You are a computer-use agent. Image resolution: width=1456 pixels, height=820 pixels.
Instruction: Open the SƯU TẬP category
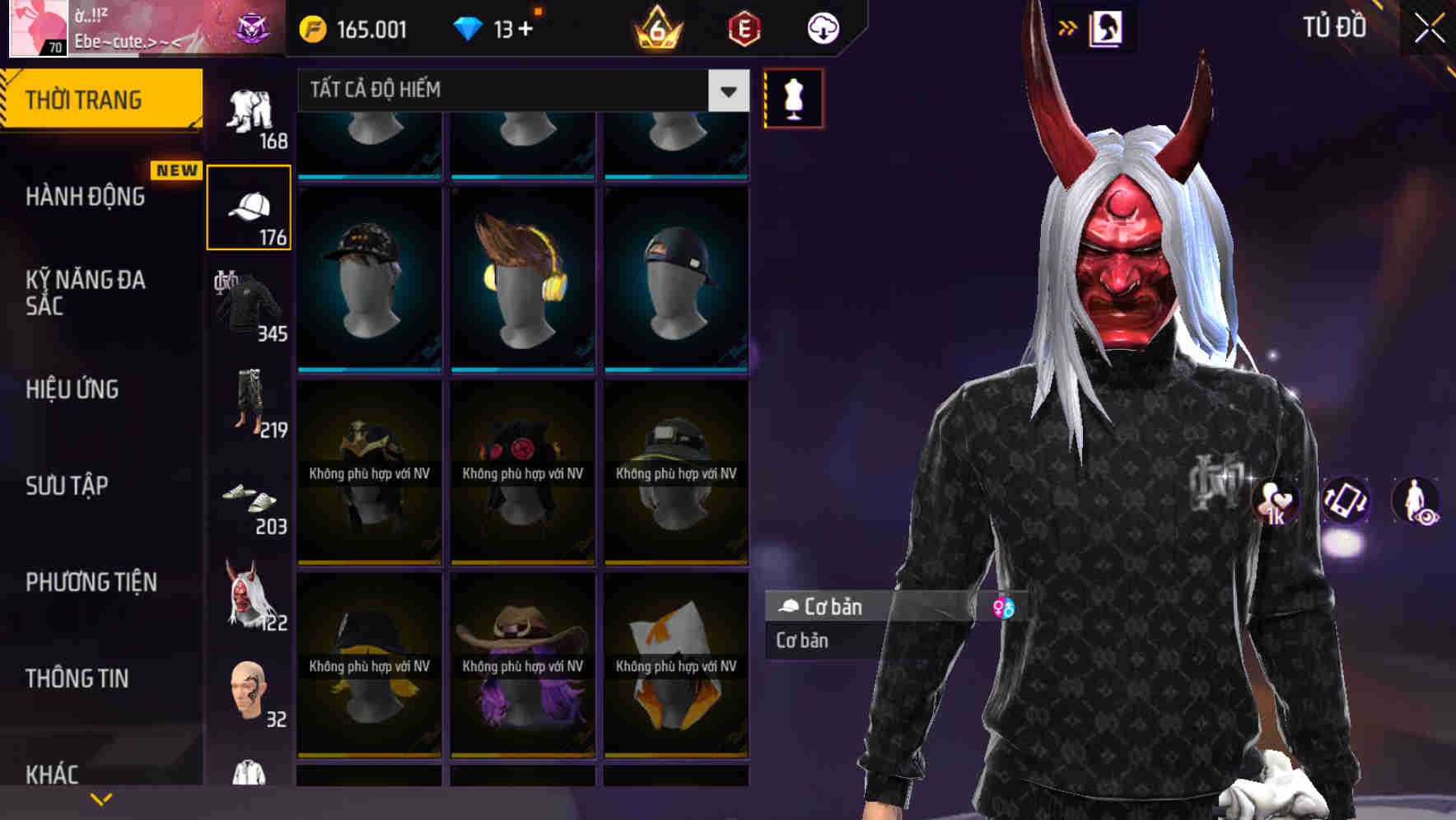[66, 487]
